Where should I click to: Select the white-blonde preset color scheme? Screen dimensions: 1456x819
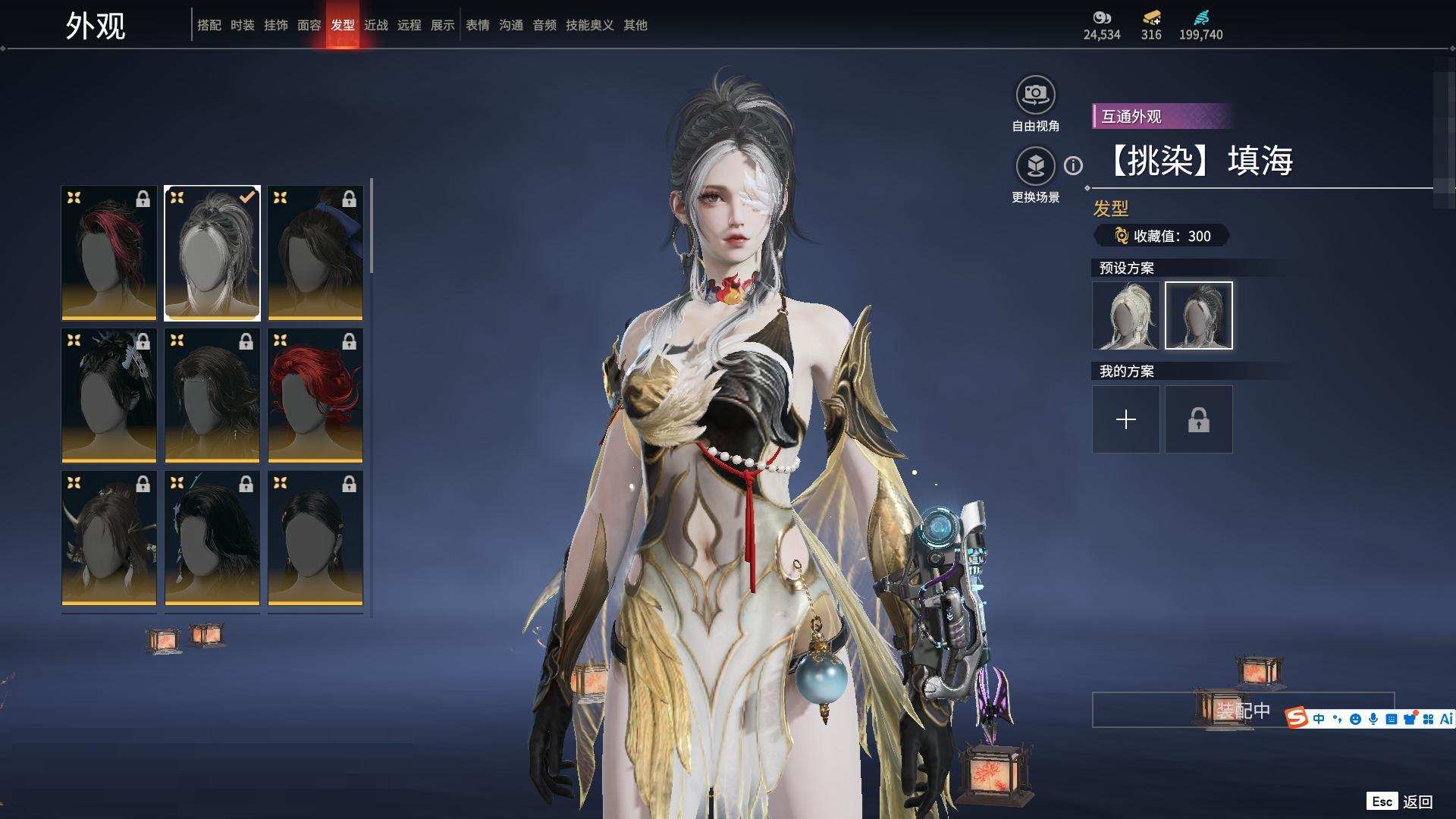tap(1126, 315)
